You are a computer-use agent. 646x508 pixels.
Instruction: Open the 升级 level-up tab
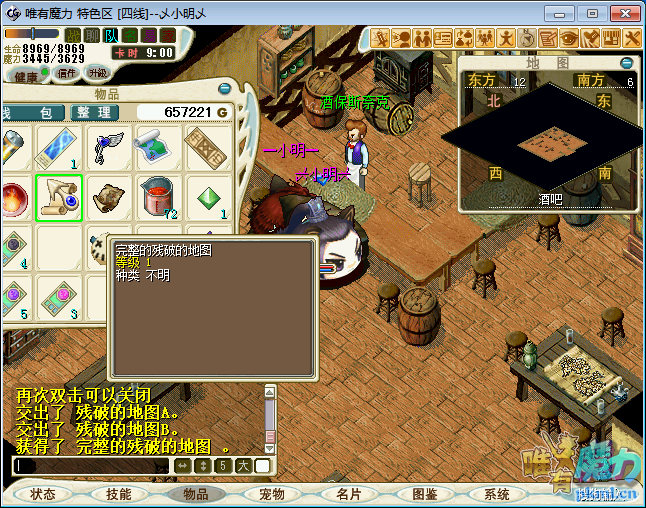point(98,73)
